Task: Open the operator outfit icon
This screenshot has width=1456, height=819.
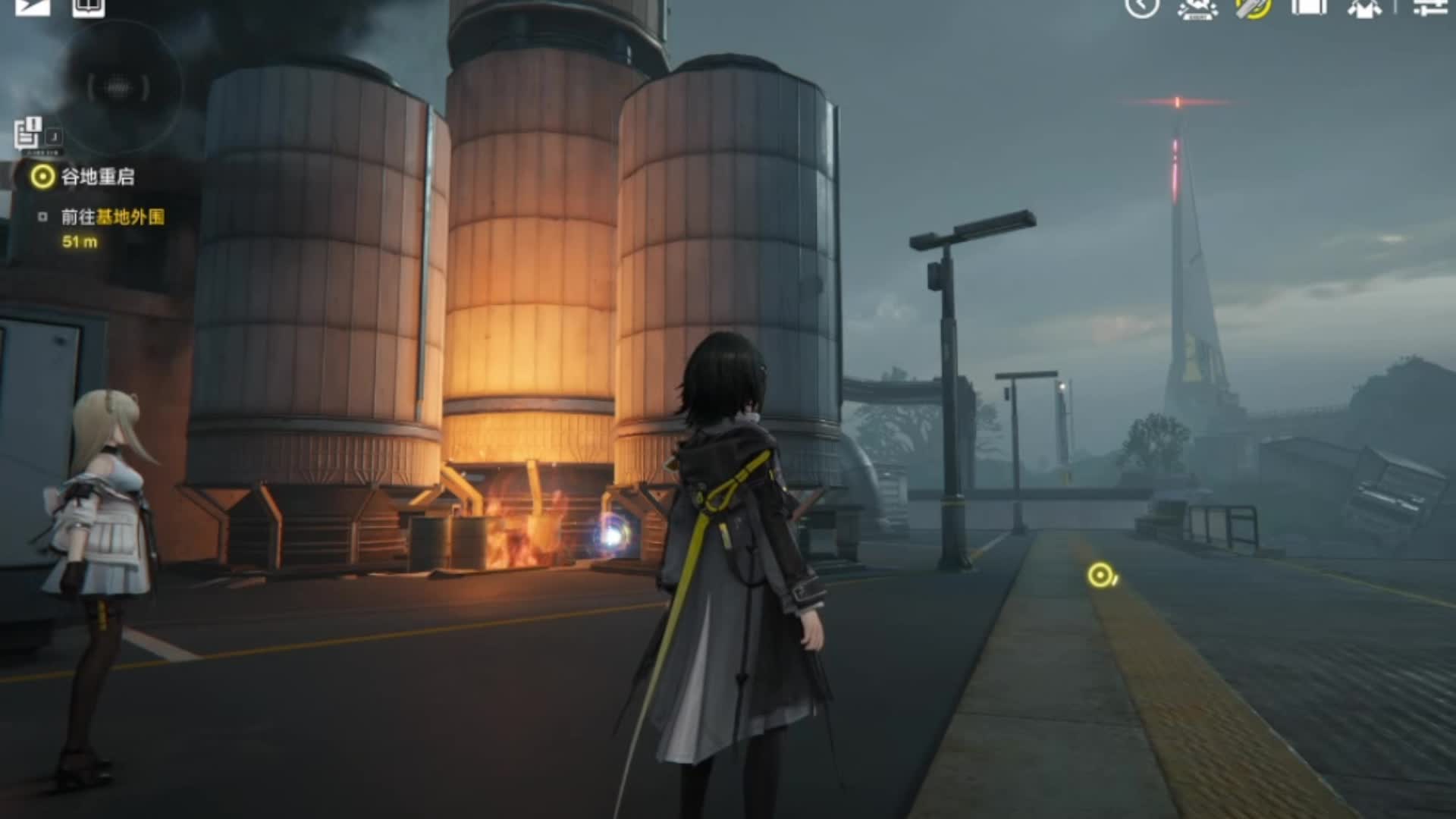Action: pos(1364,8)
